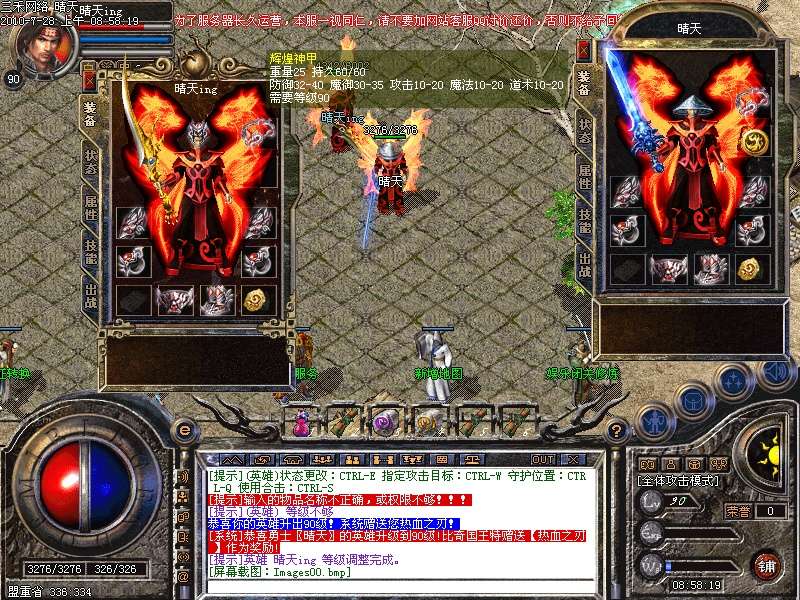
Task: Open the 属性 tab in hero panel
Action: click(89, 207)
